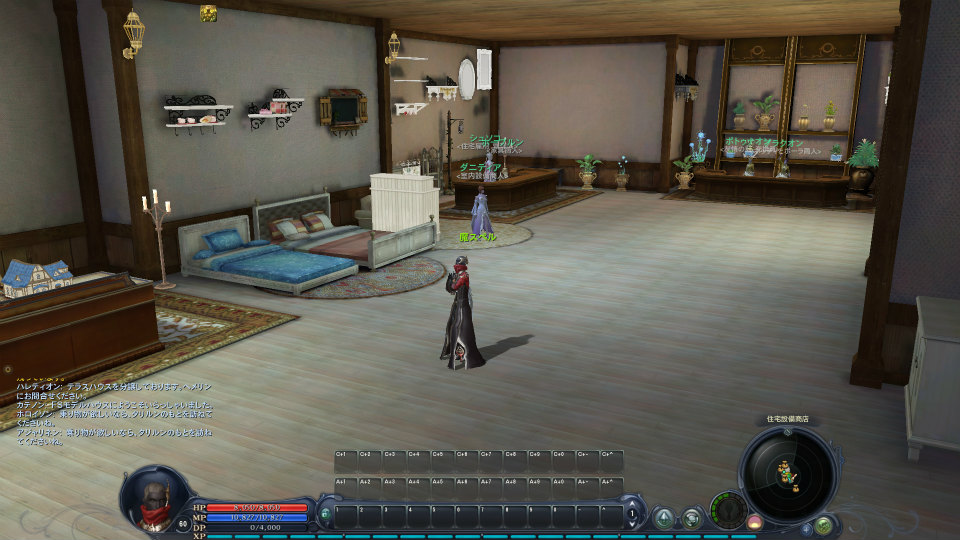Image resolution: width=960 pixels, height=540 pixels.
Task: Toggle the hotbar lock icon
Action: point(325,515)
